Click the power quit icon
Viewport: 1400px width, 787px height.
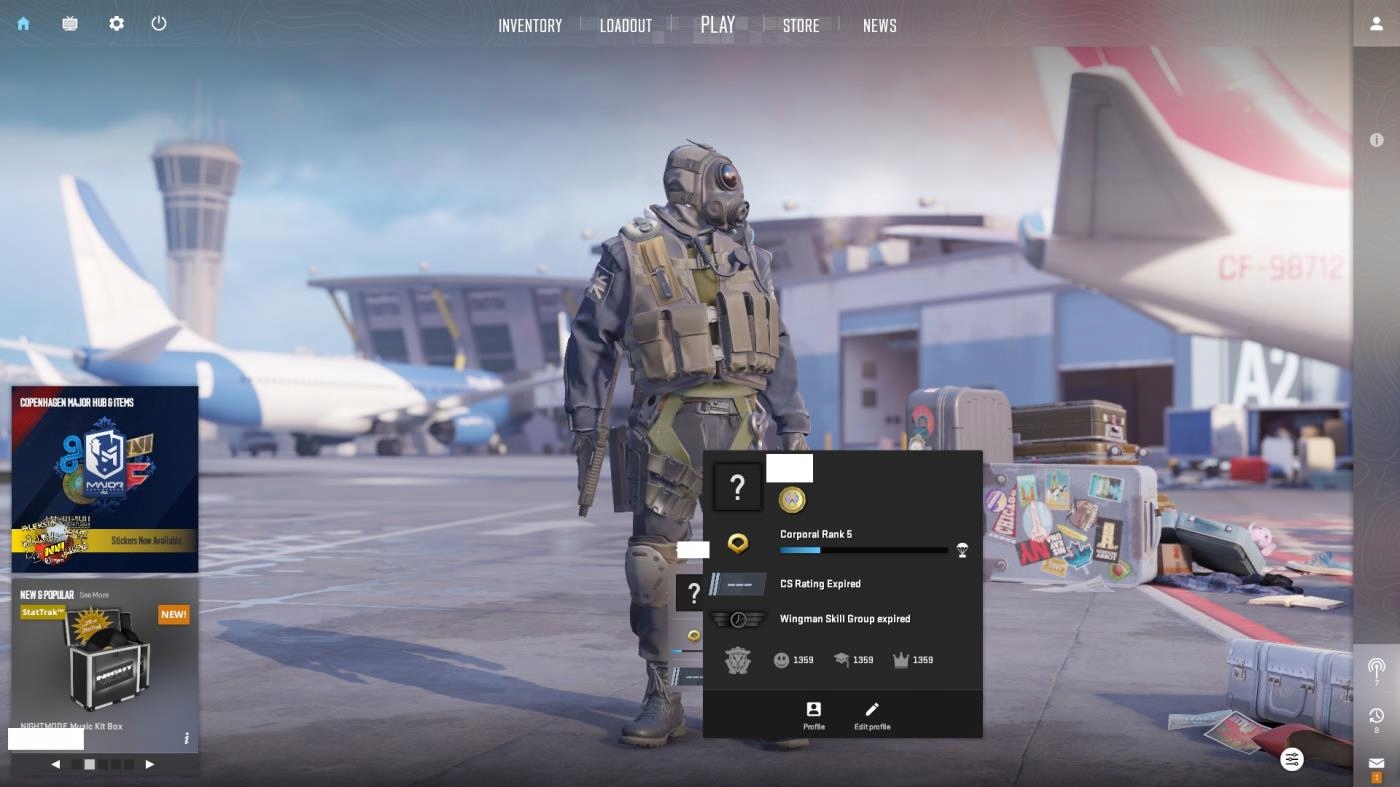click(159, 24)
